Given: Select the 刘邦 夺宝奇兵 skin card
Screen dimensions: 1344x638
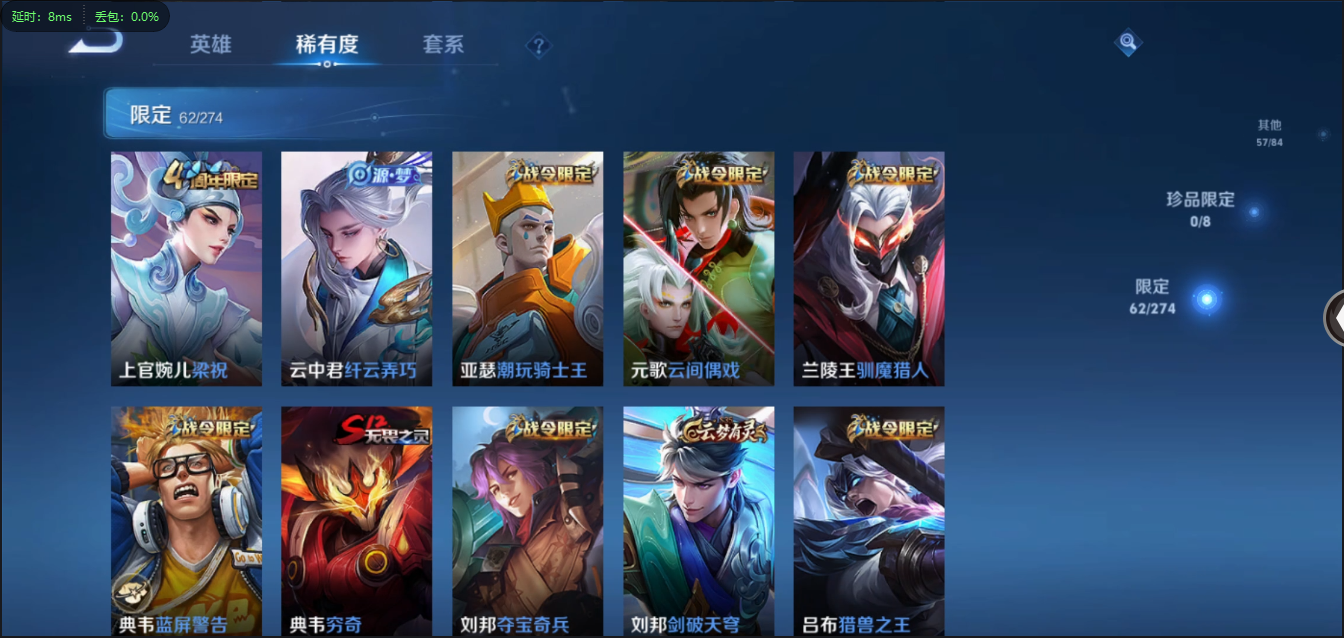Looking at the screenshot, I should (x=528, y=520).
